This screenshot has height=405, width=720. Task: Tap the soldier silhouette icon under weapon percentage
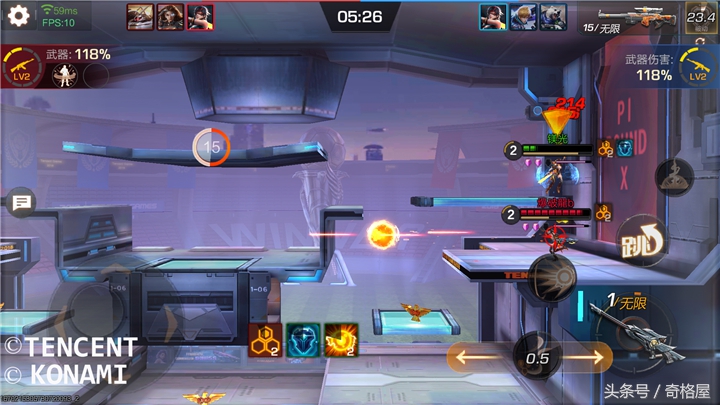[x=66, y=76]
